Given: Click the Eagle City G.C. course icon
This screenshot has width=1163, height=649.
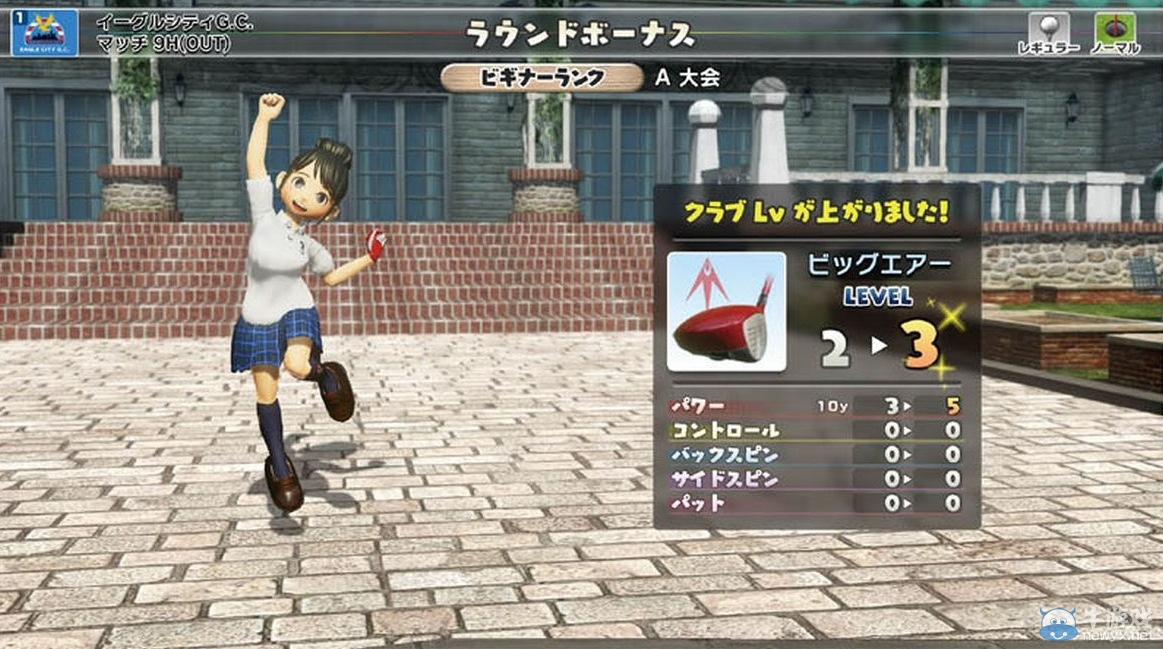Looking at the screenshot, I should (x=44, y=31).
